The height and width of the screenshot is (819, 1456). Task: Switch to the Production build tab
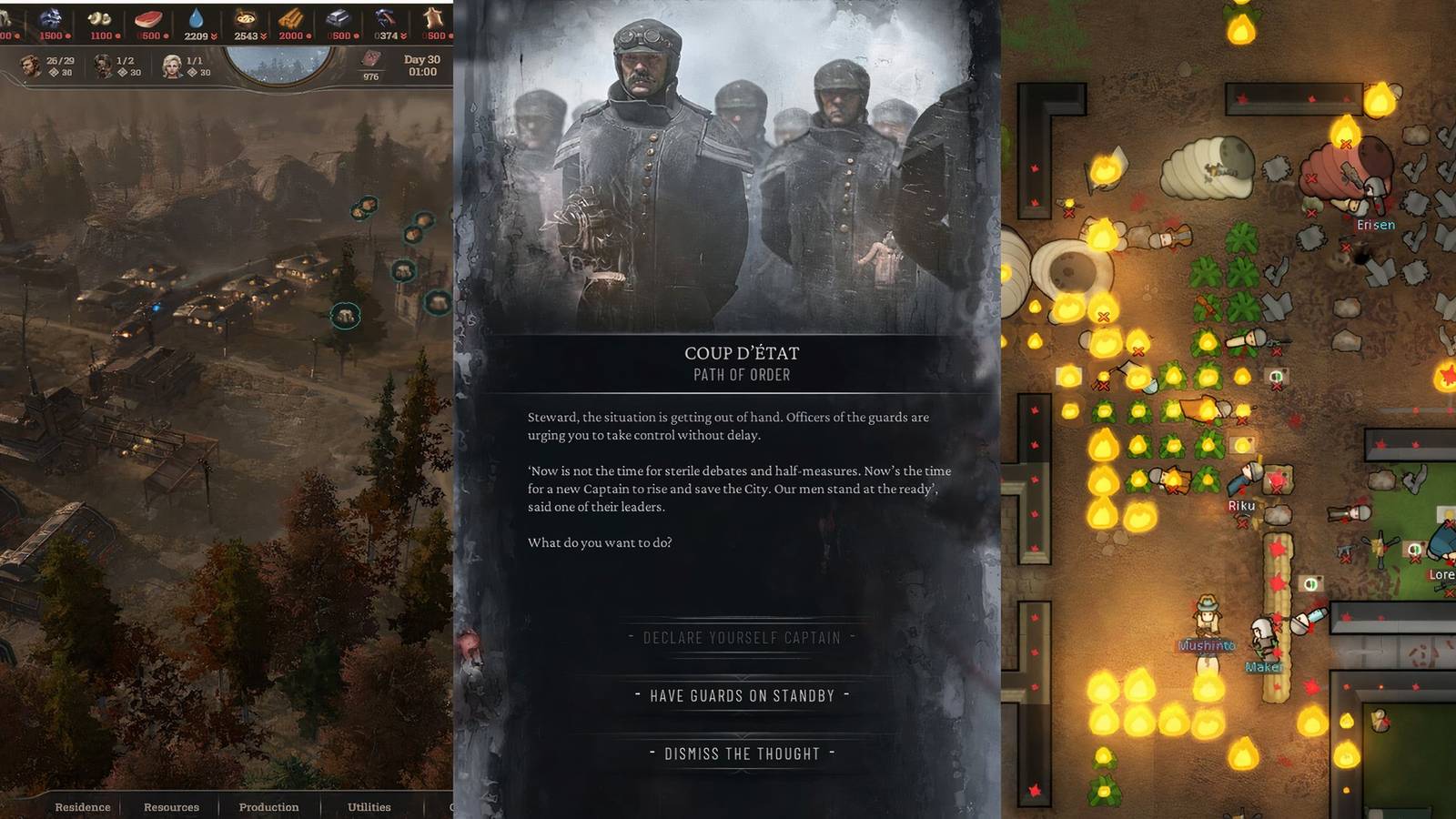pyautogui.click(x=268, y=807)
